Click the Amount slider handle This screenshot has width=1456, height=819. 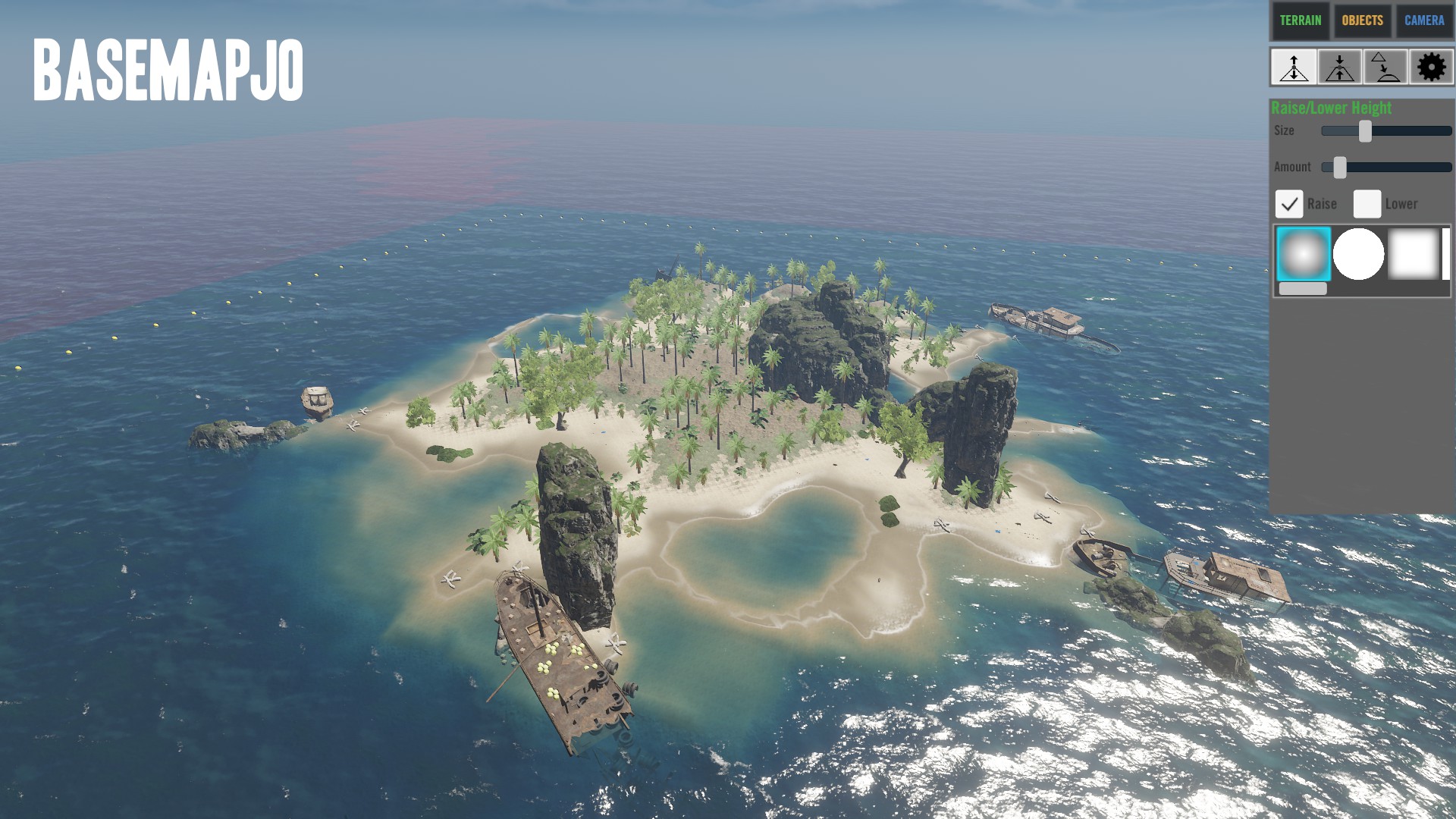[x=1340, y=168]
